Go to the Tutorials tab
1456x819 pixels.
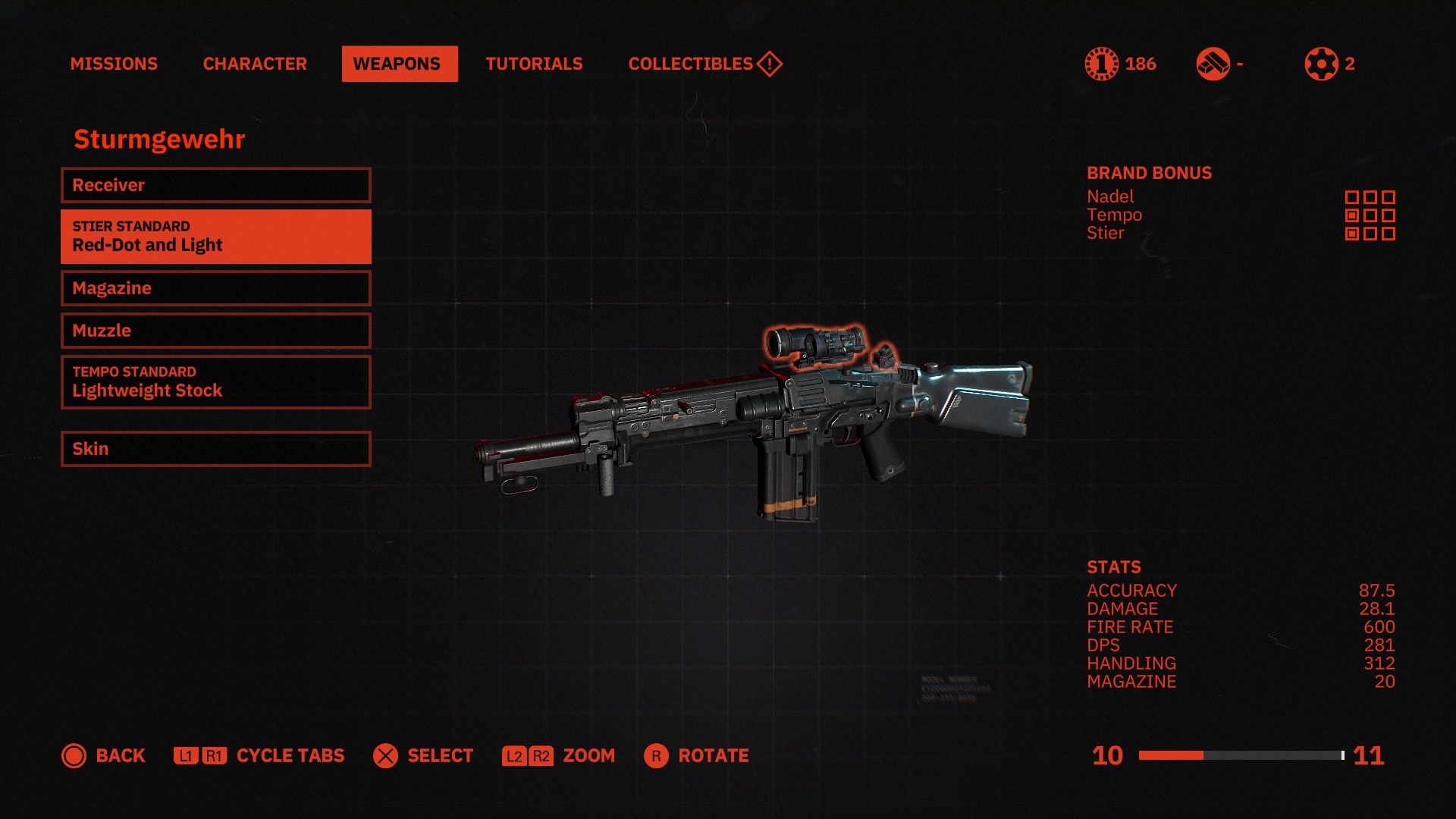coord(534,64)
